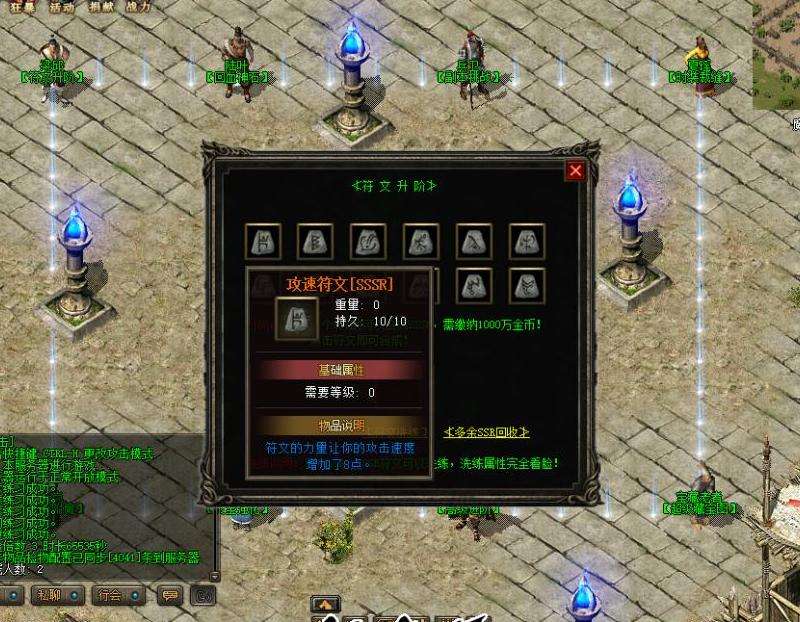This screenshot has height=622, width=800.
Task: Select the first rune in the top row
Action: pyautogui.click(x=263, y=241)
